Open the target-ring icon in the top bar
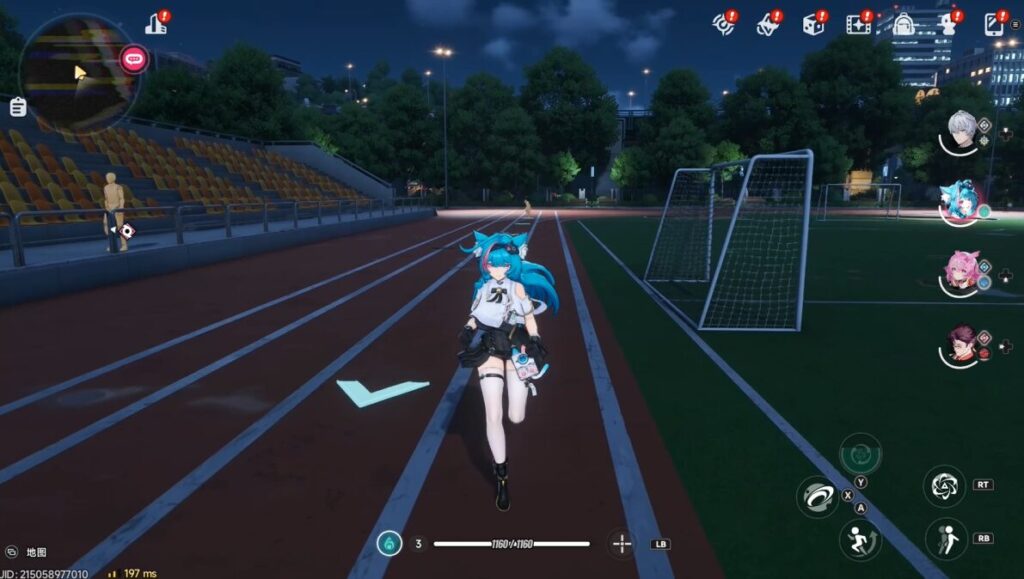 [x=723, y=24]
